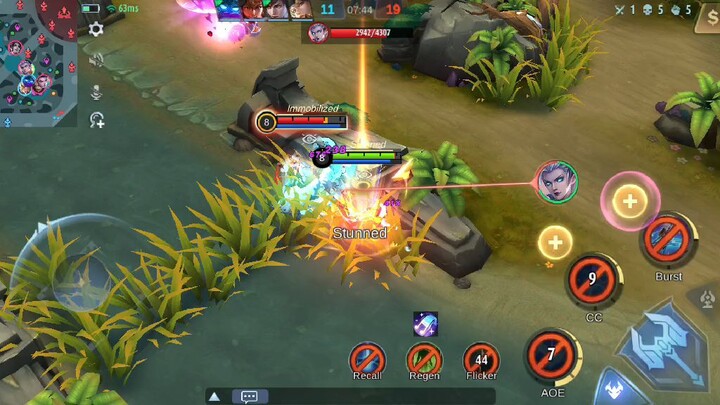Upgrade Burst skill with the plus button
Screen dimensions: 720x405
point(629,201)
